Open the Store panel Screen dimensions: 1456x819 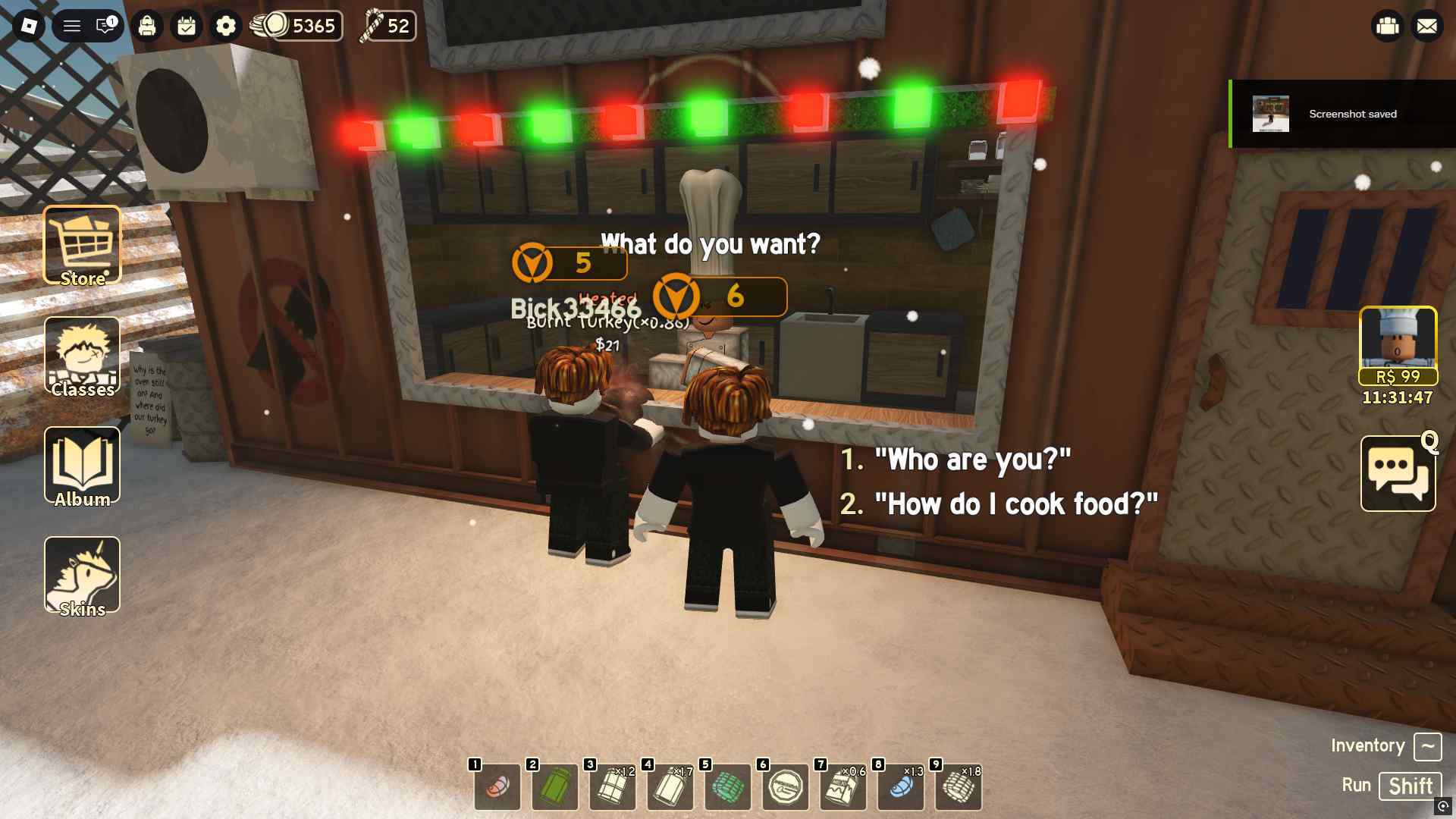81,244
